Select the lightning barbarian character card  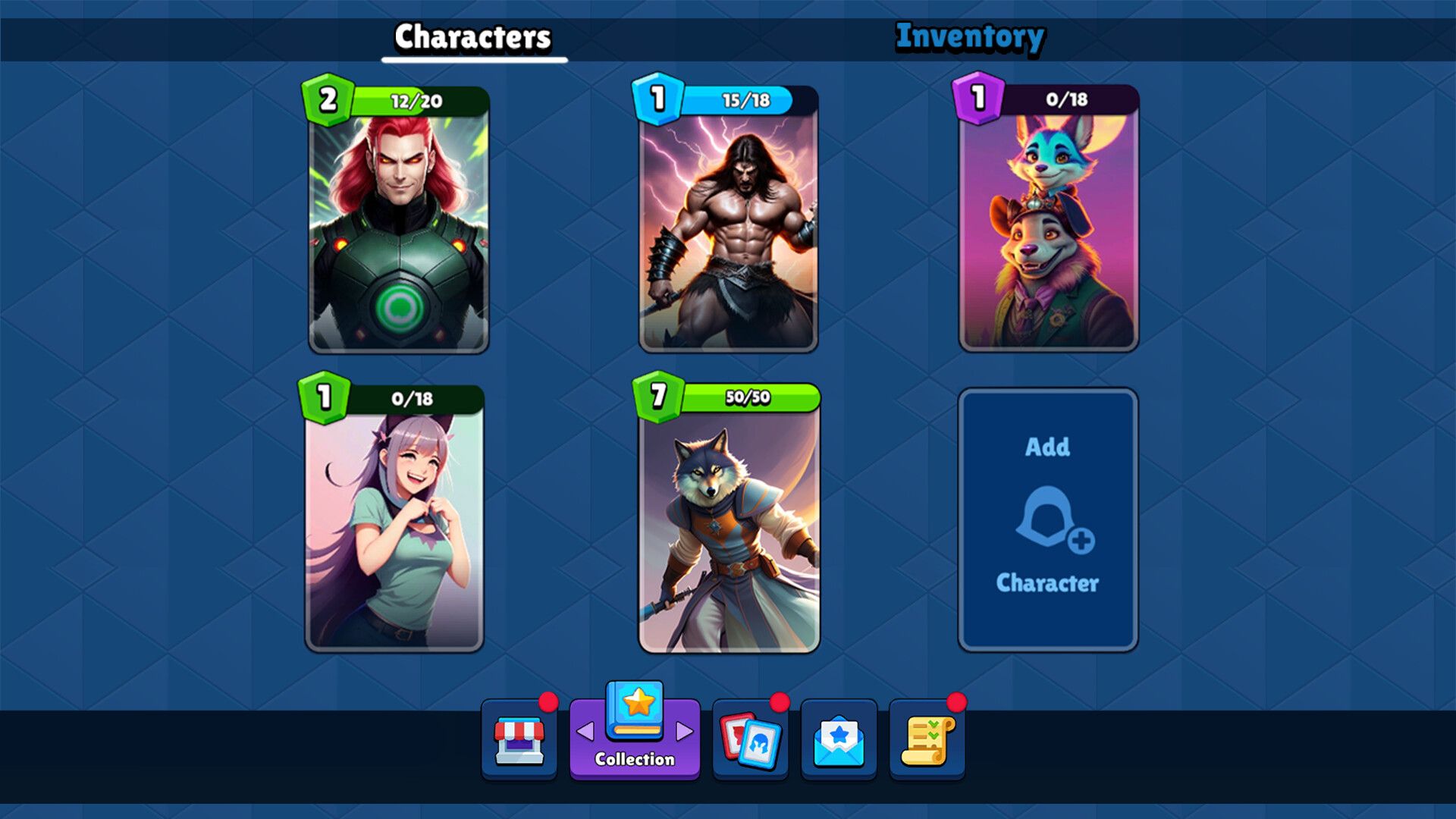pyautogui.click(x=729, y=227)
